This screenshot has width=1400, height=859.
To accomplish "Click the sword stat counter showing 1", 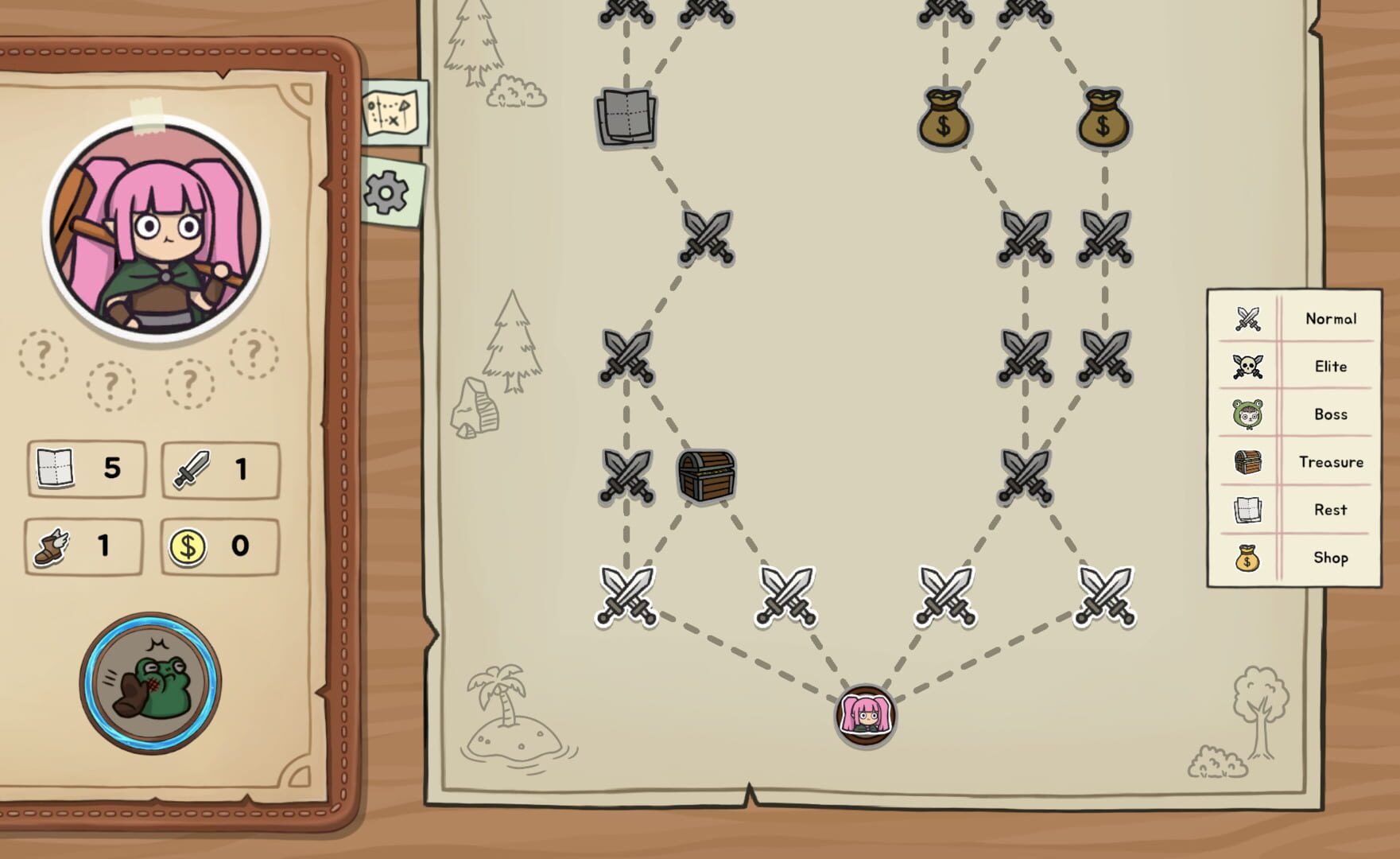I will click(219, 468).
